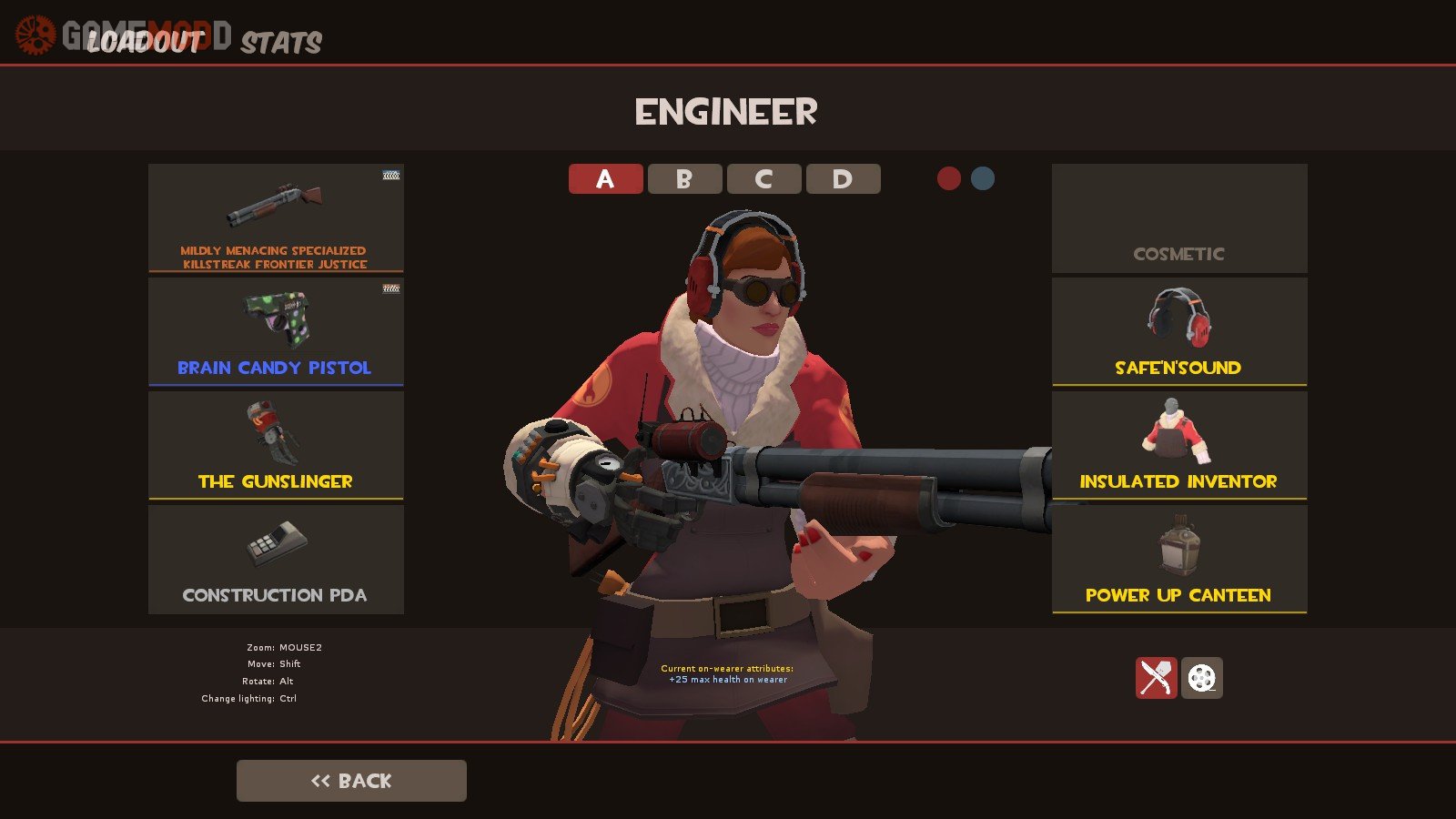Preview the BLU team color
The width and height of the screenshot is (1456, 819).
(983, 178)
